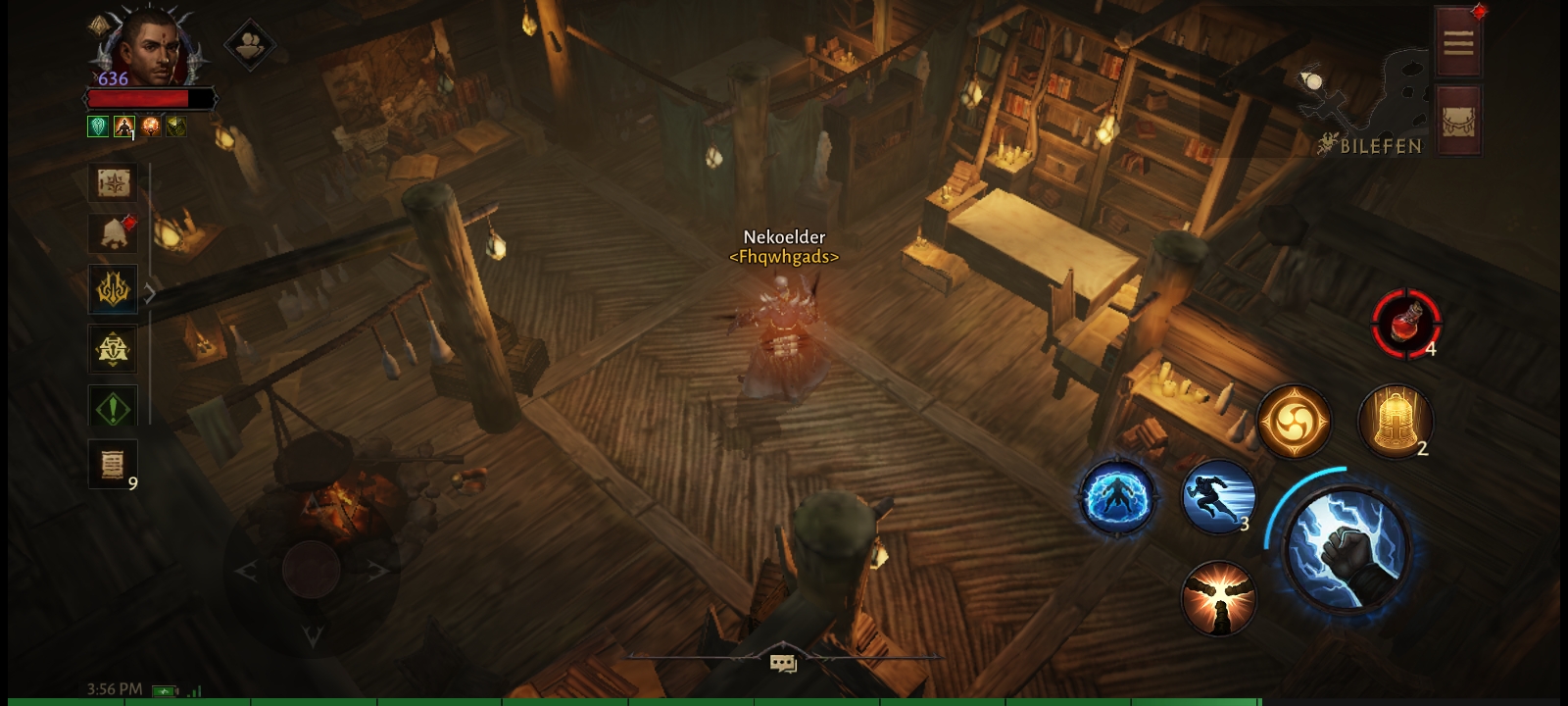Open the compass map icon in left sidebar
This screenshot has width=1568, height=706.
coord(113,182)
